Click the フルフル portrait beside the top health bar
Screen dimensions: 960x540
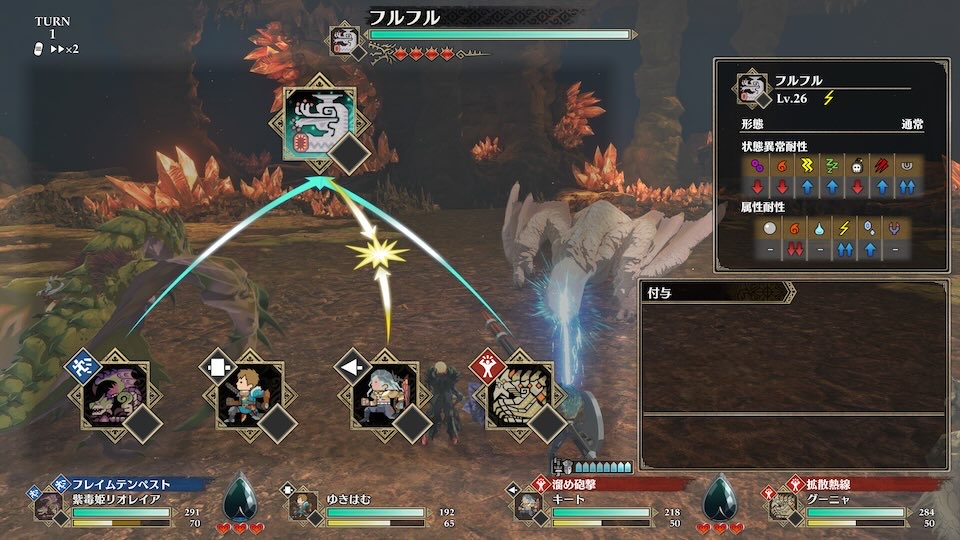tap(346, 41)
